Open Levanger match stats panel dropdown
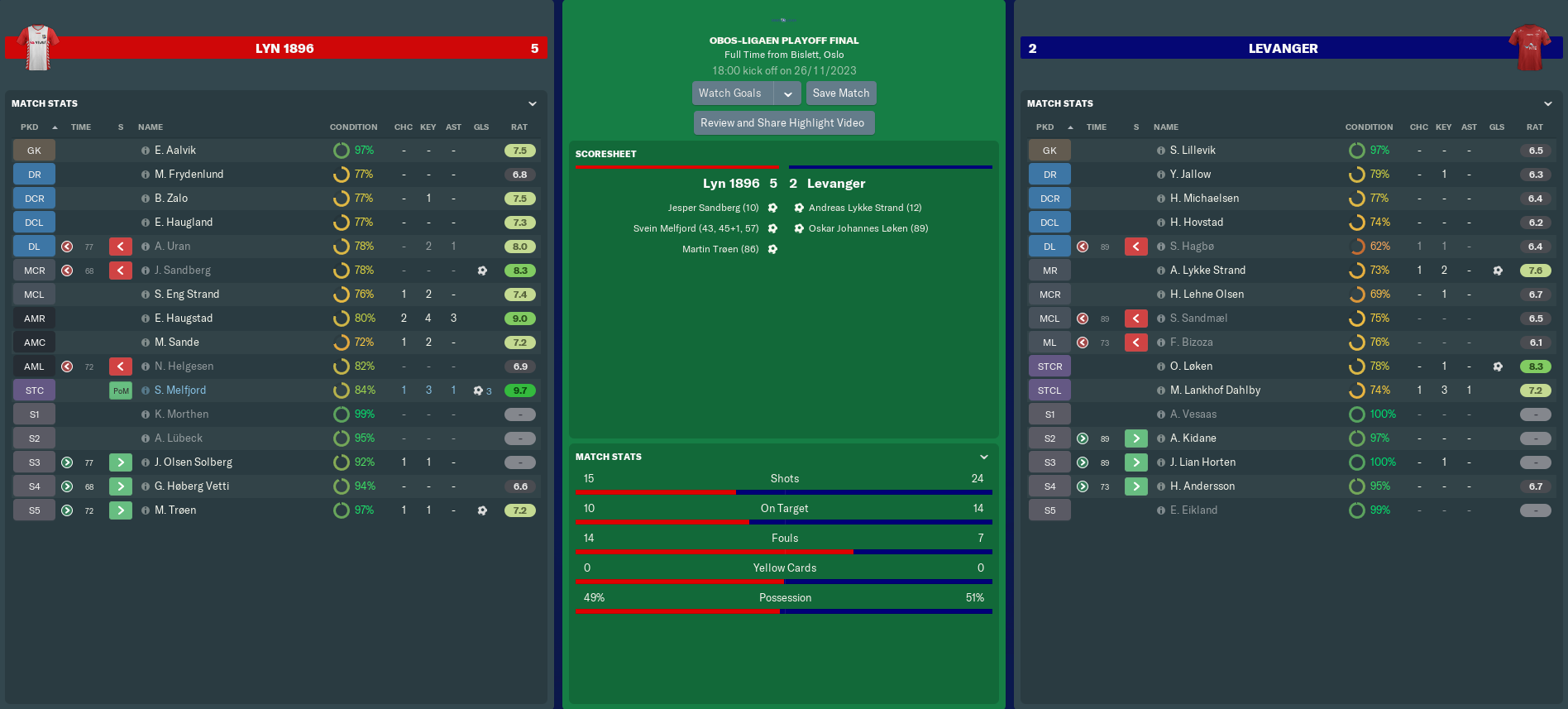Screen dimensions: 1568x709 (x=1548, y=103)
